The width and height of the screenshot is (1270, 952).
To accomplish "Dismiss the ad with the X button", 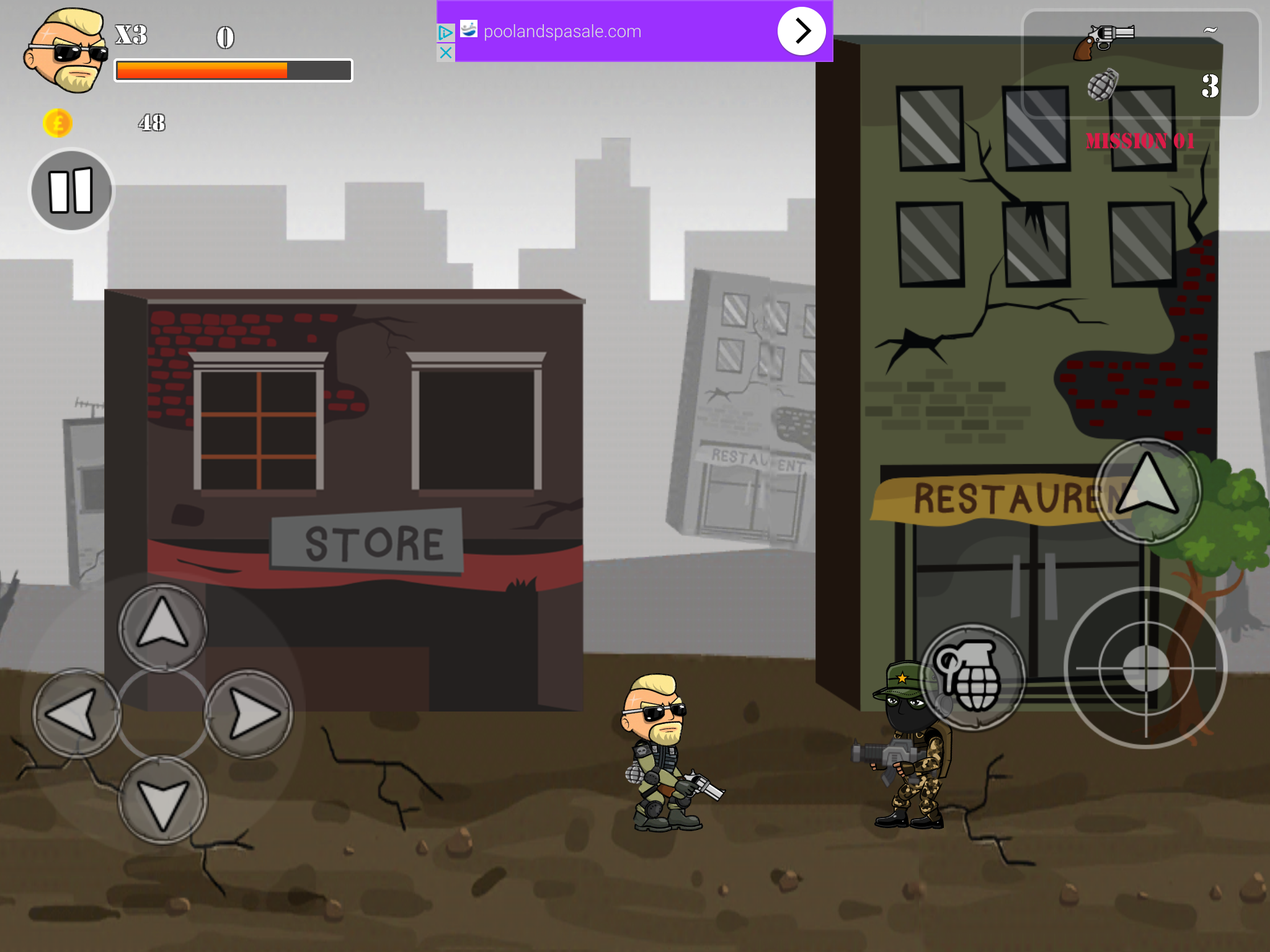I will click(445, 53).
